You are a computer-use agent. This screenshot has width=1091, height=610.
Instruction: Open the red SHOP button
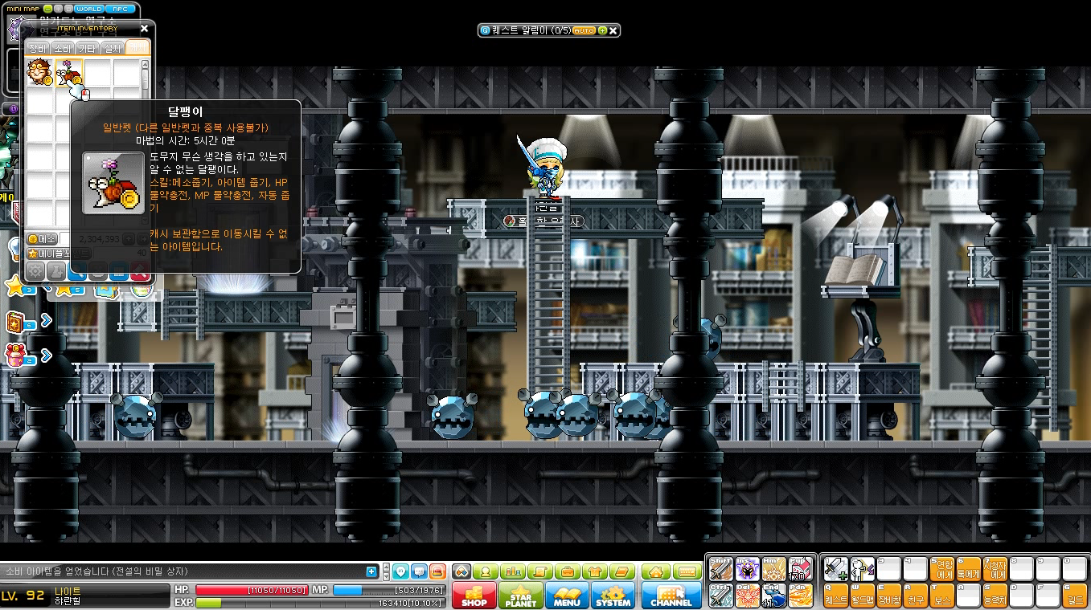coord(474,596)
